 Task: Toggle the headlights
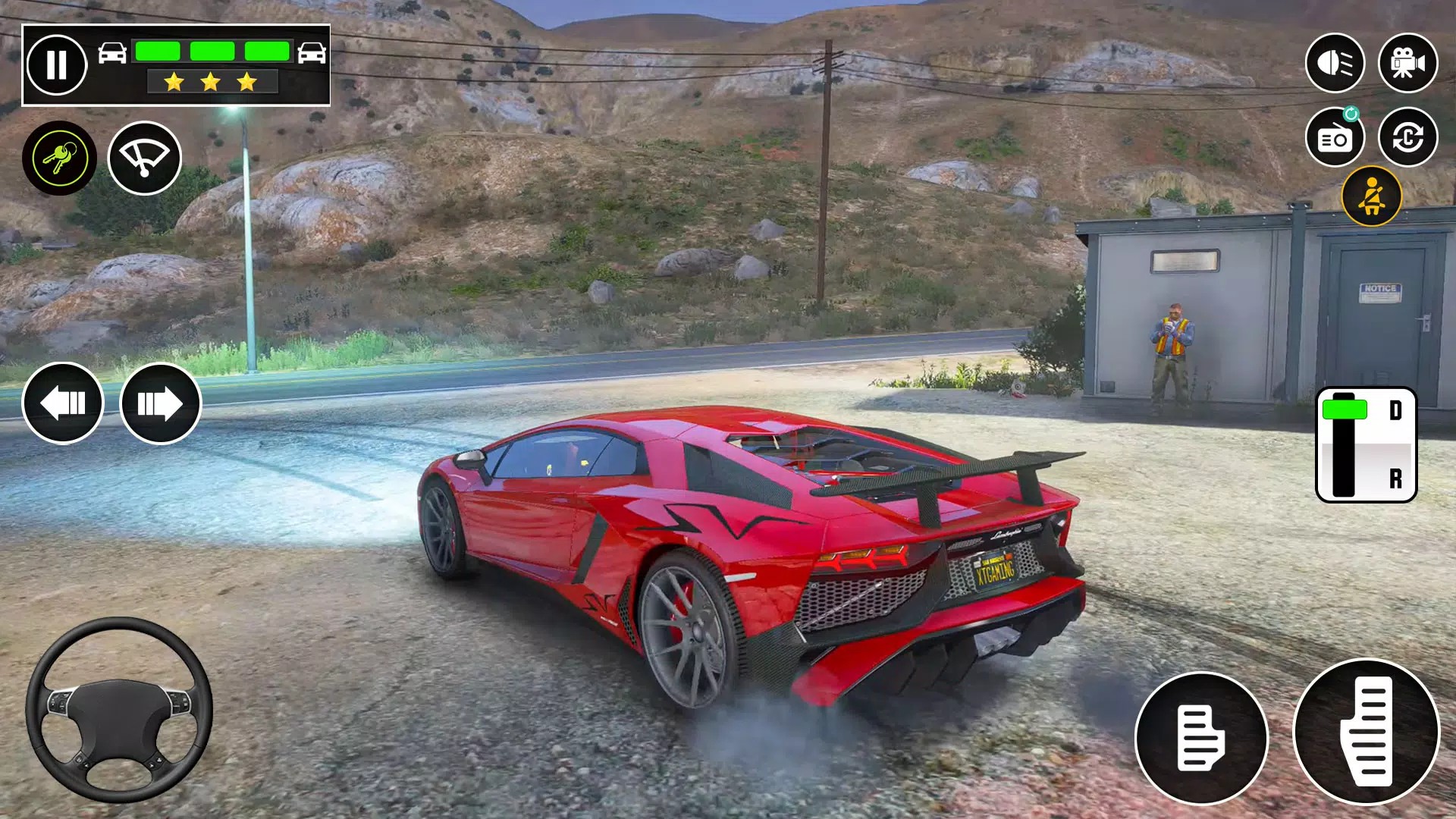[1336, 64]
